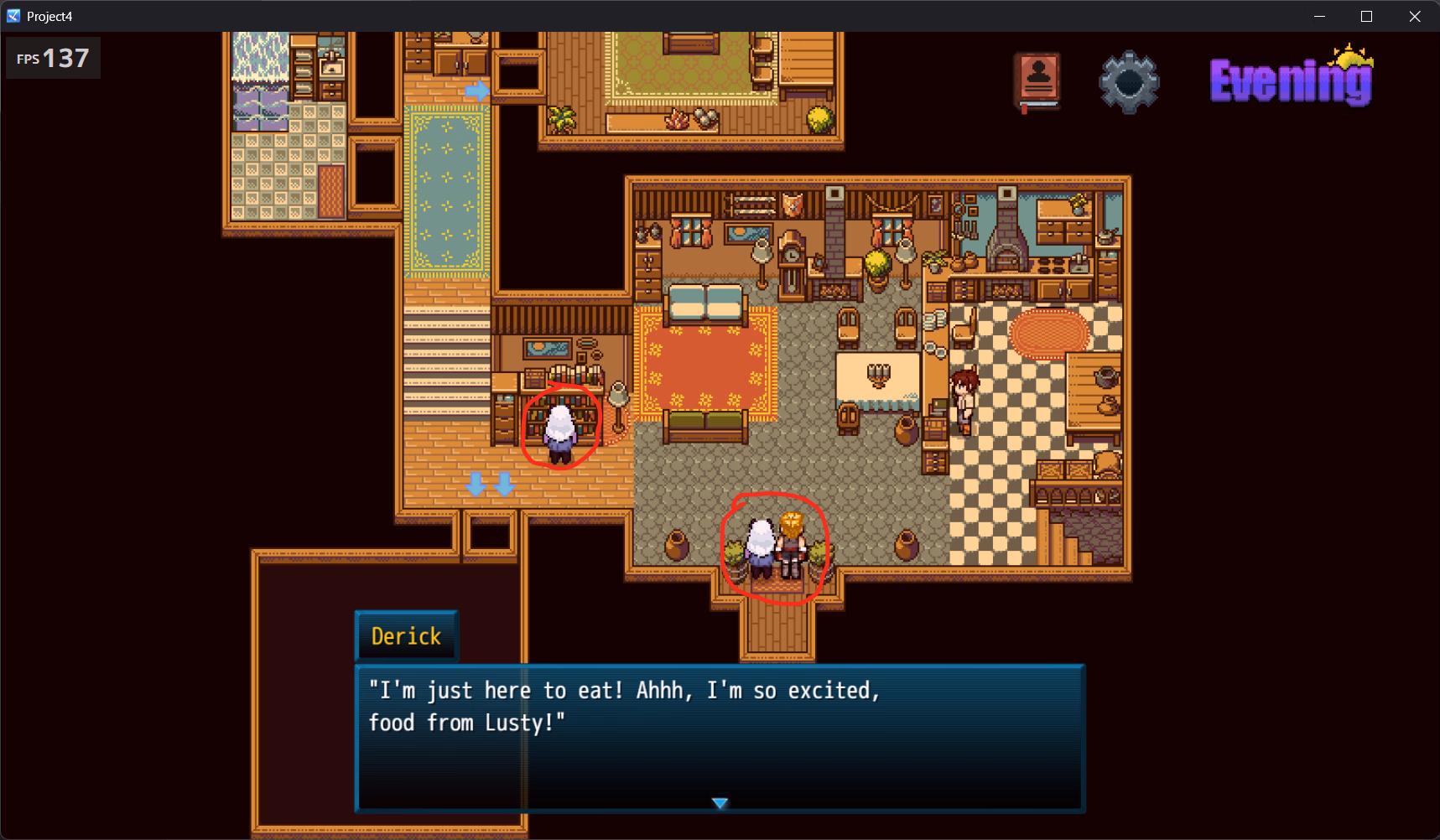Viewport: 1440px width, 840px height.
Task: Advance dialogue with the blue arrow indicator
Action: point(720,803)
